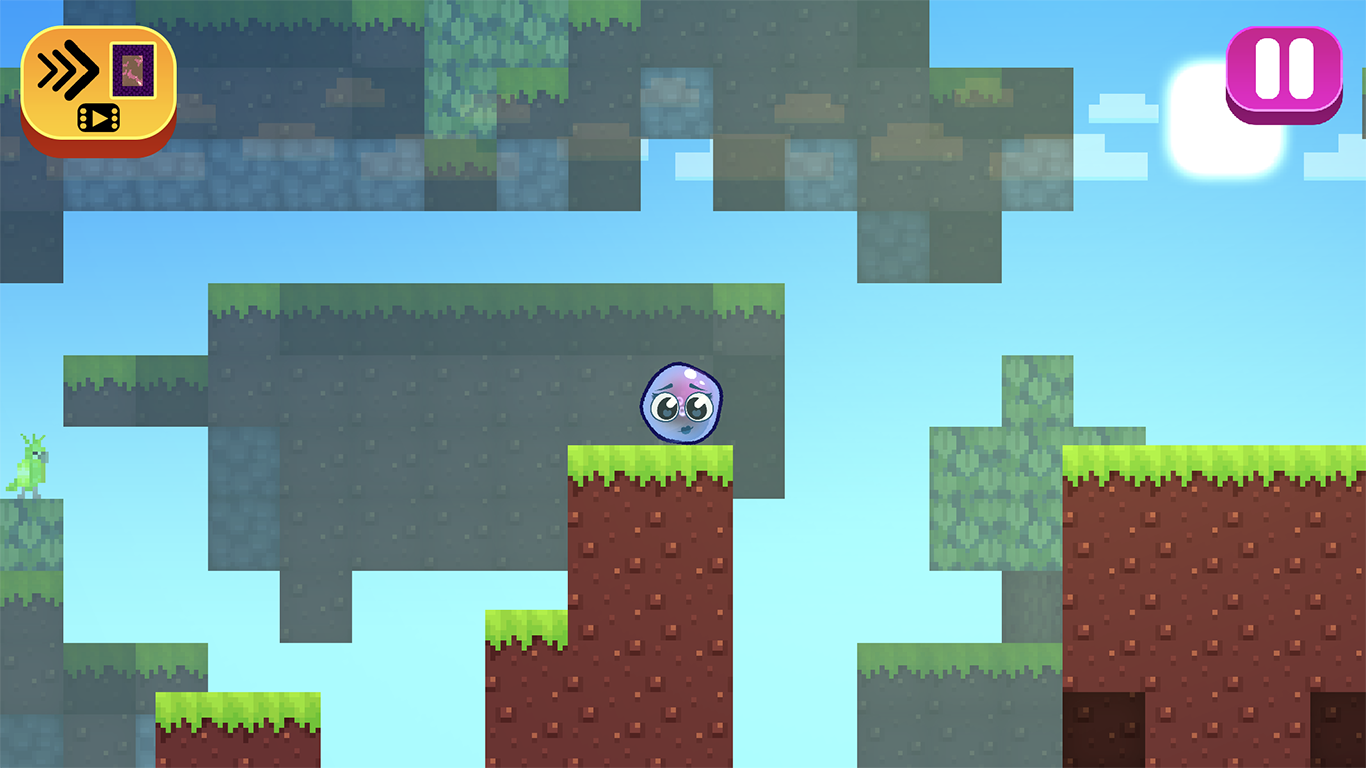This screenshot has width=1366, height=768.
Task: Tap the upper cloud in the top-right sky
Action: point(1125,110)
